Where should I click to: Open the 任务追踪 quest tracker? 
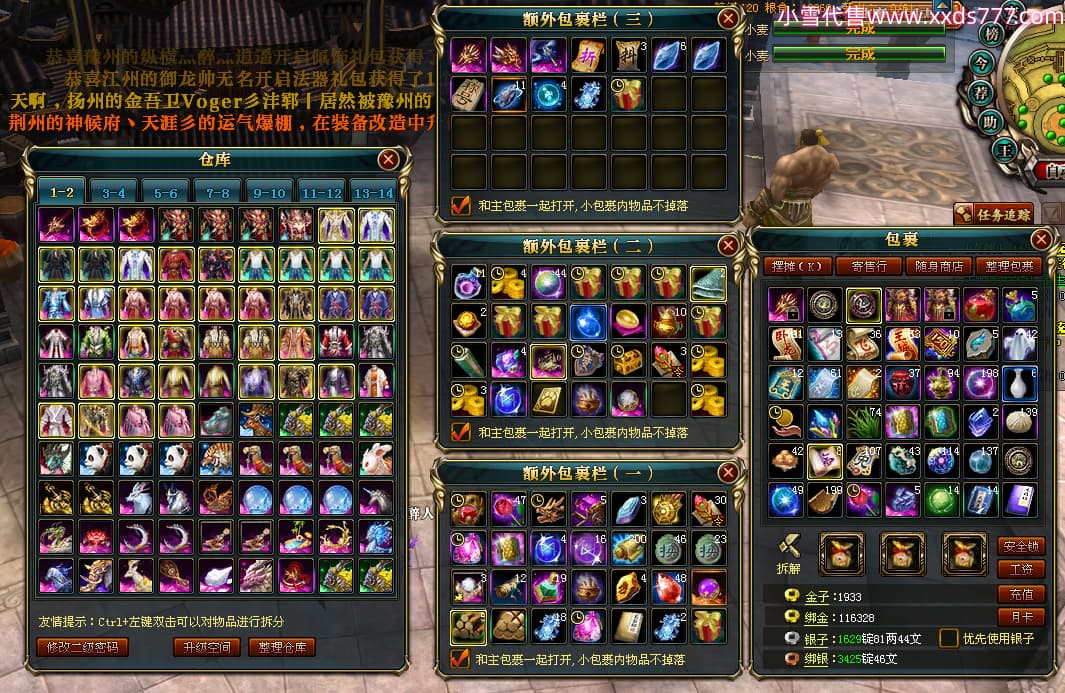click(992, 213)
